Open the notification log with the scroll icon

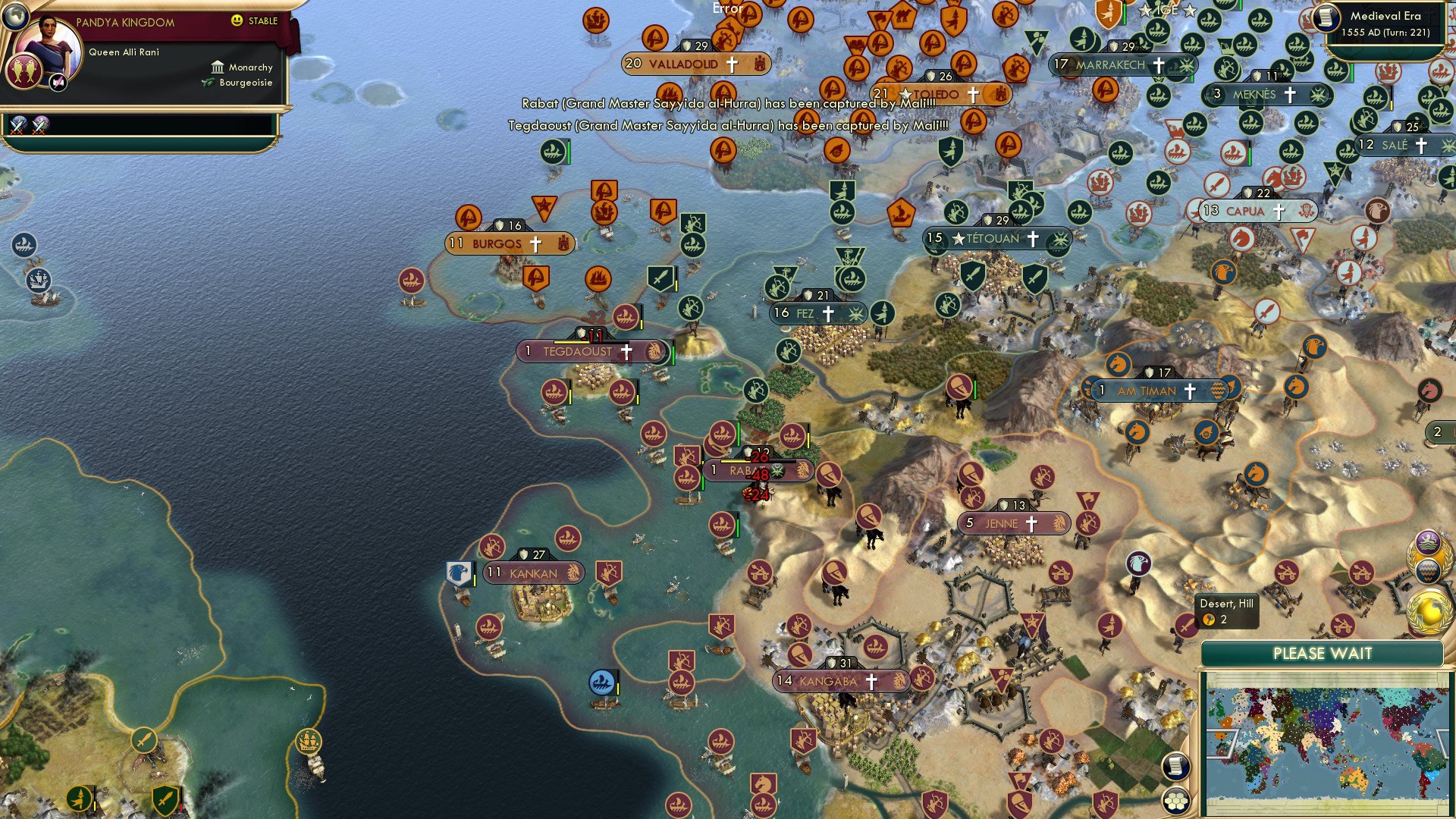pos(1176,766)
